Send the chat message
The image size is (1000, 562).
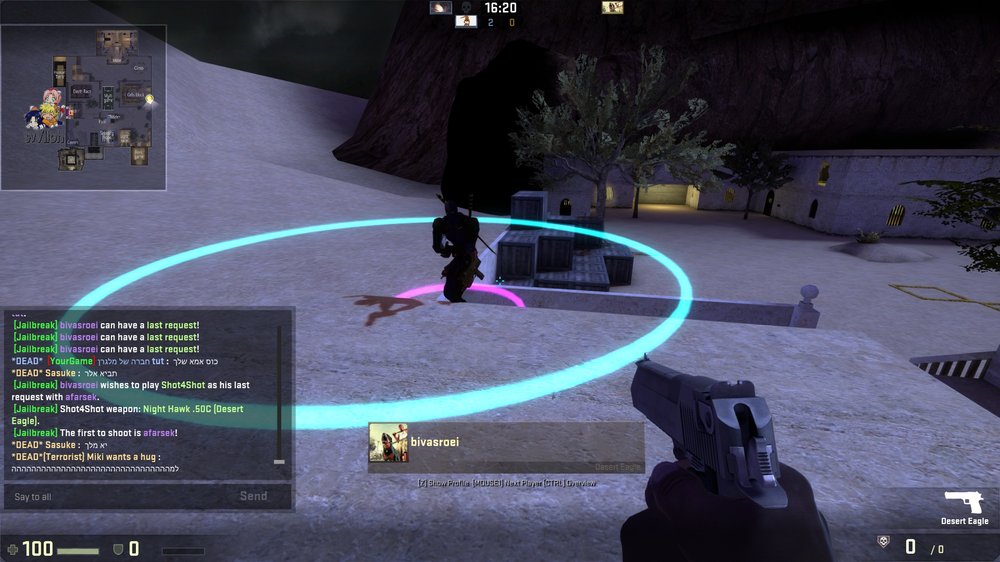point(253,496)
